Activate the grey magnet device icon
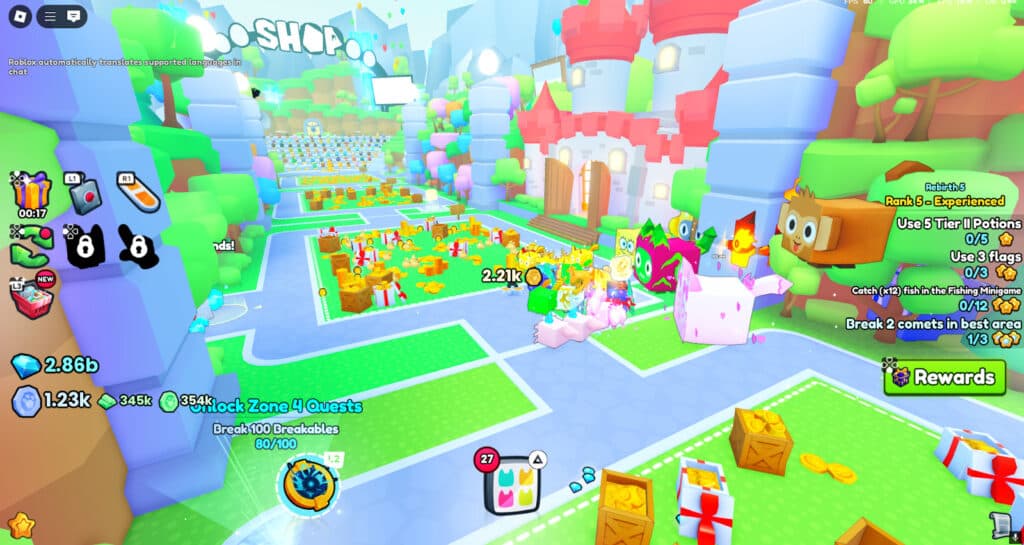The height and width of the screenshot is (545, 1024). coord(84,194)
